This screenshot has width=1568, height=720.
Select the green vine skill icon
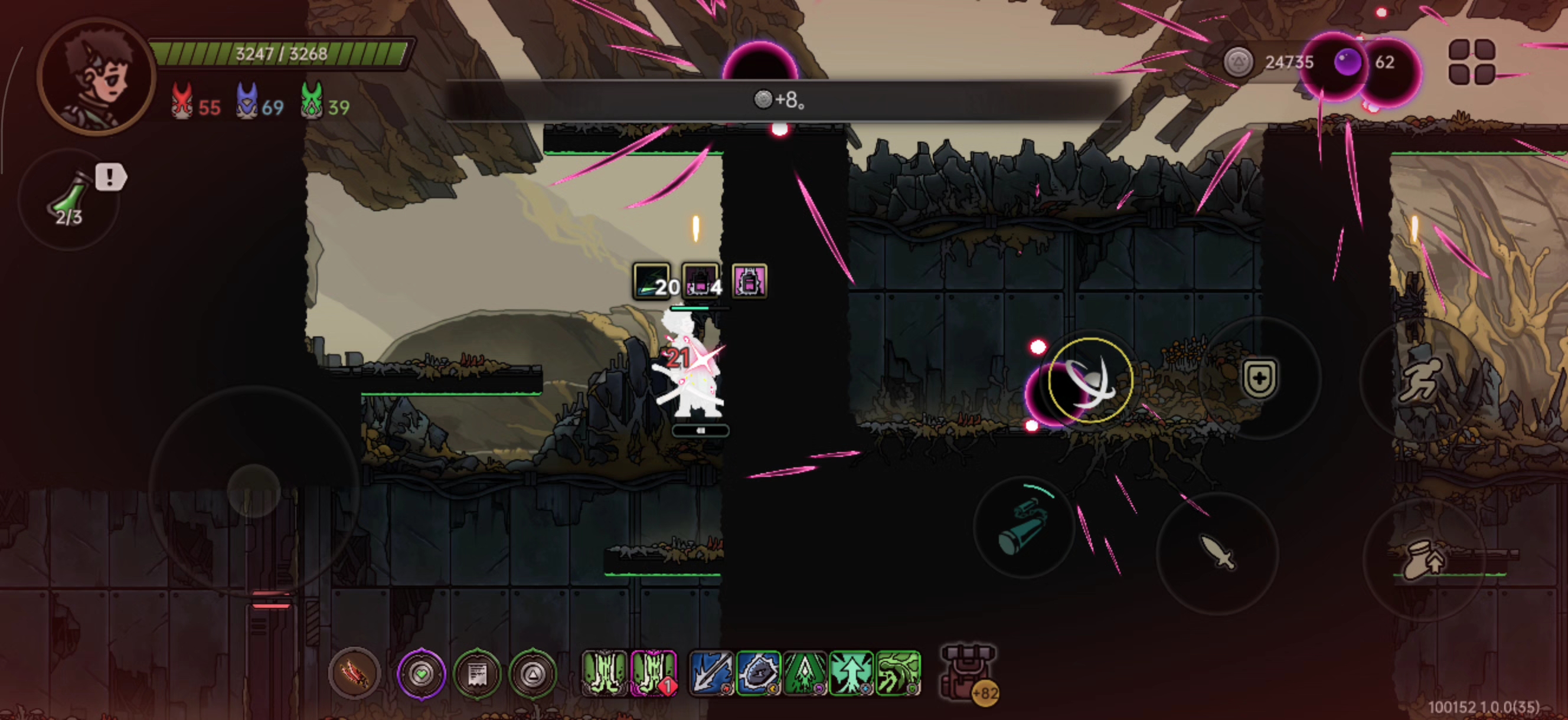click(899, 673)
